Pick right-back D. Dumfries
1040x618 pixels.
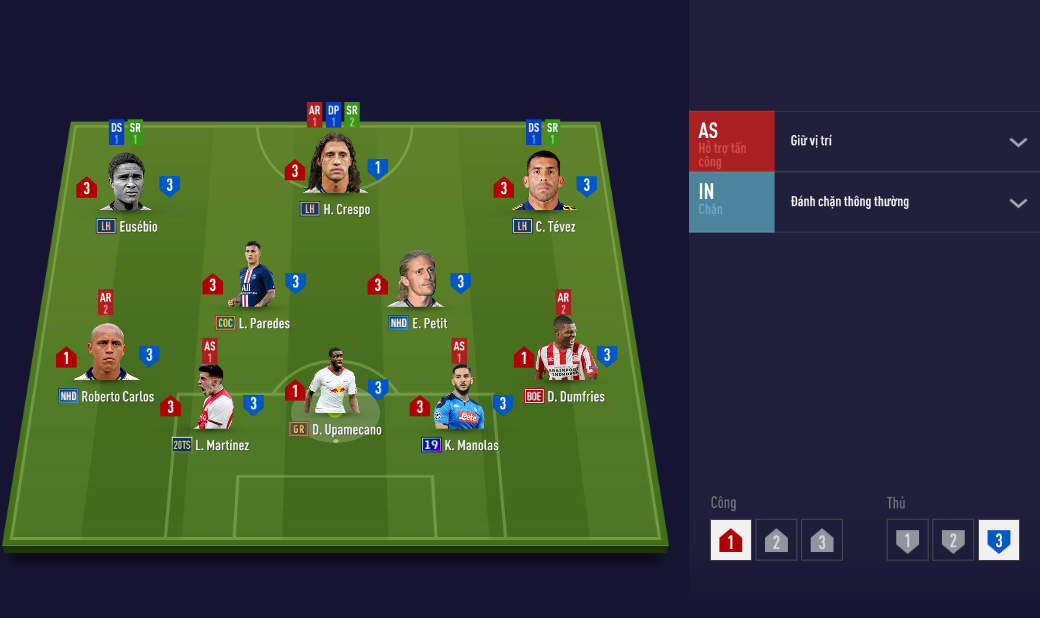click(565, 354)
